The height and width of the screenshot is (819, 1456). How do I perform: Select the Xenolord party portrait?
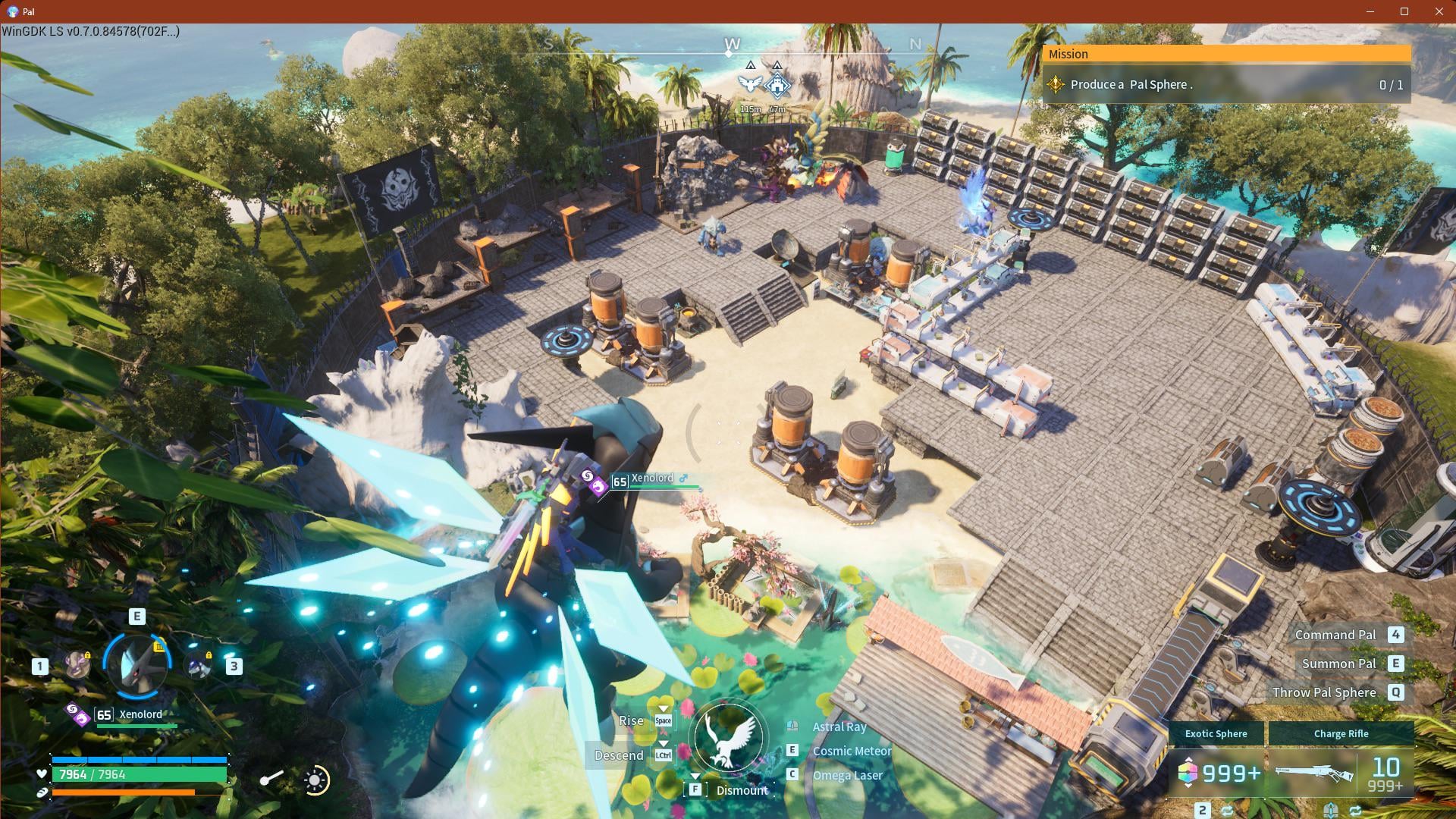point(138,664)
